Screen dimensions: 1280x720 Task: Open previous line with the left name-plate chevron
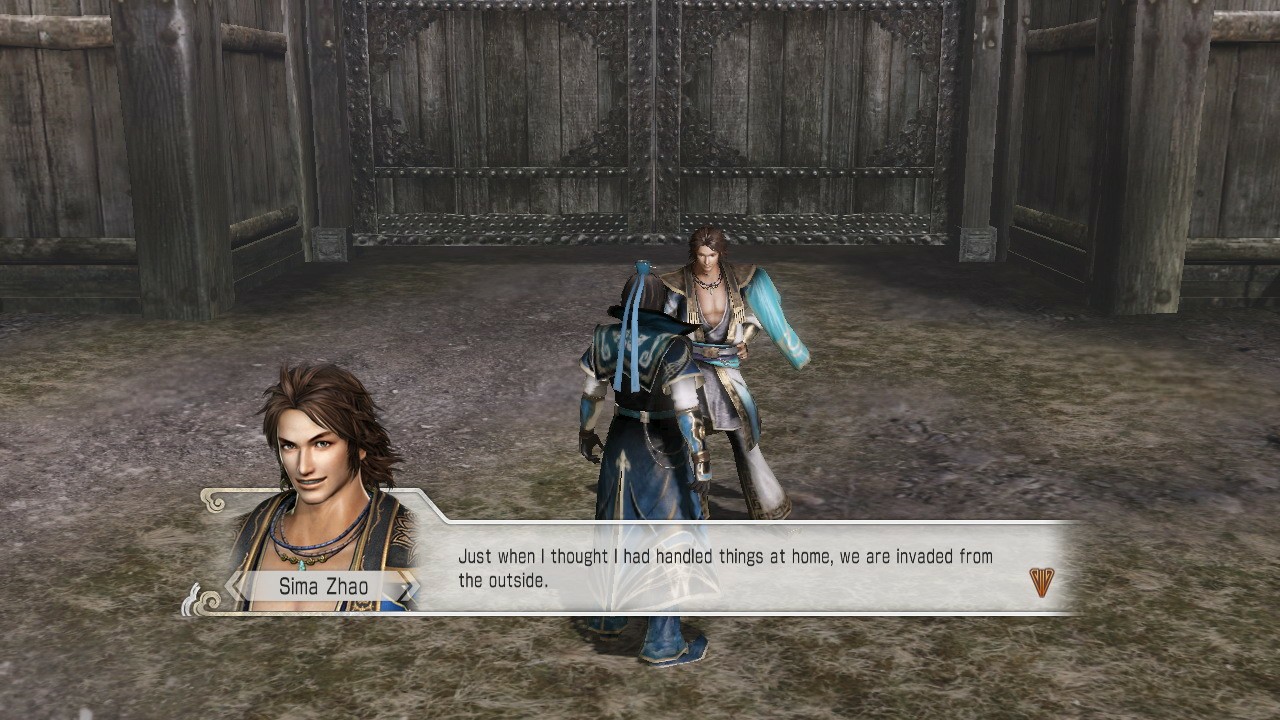pos(232,586)
